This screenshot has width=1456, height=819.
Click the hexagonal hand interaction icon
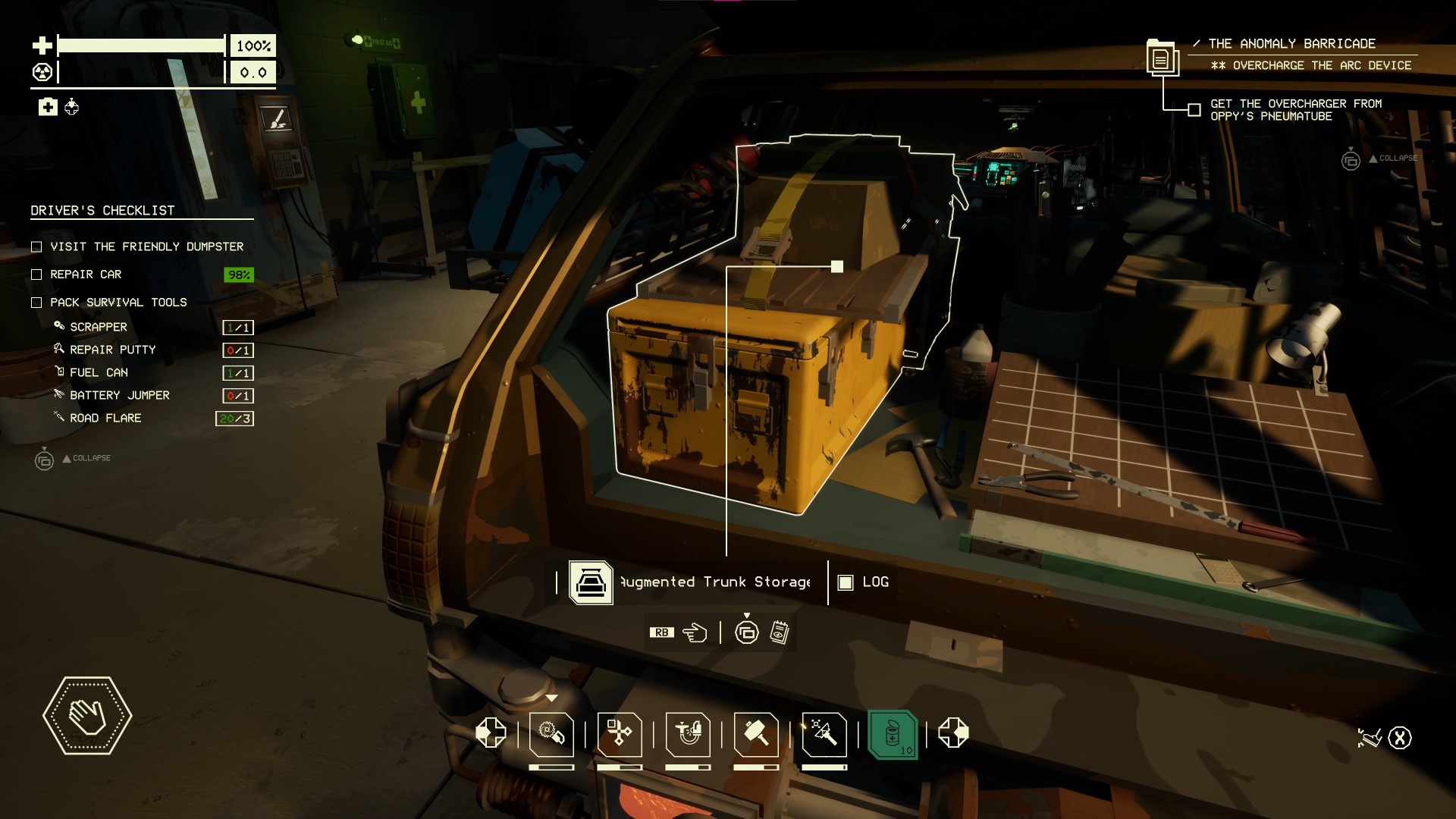[x=87, y=715]
